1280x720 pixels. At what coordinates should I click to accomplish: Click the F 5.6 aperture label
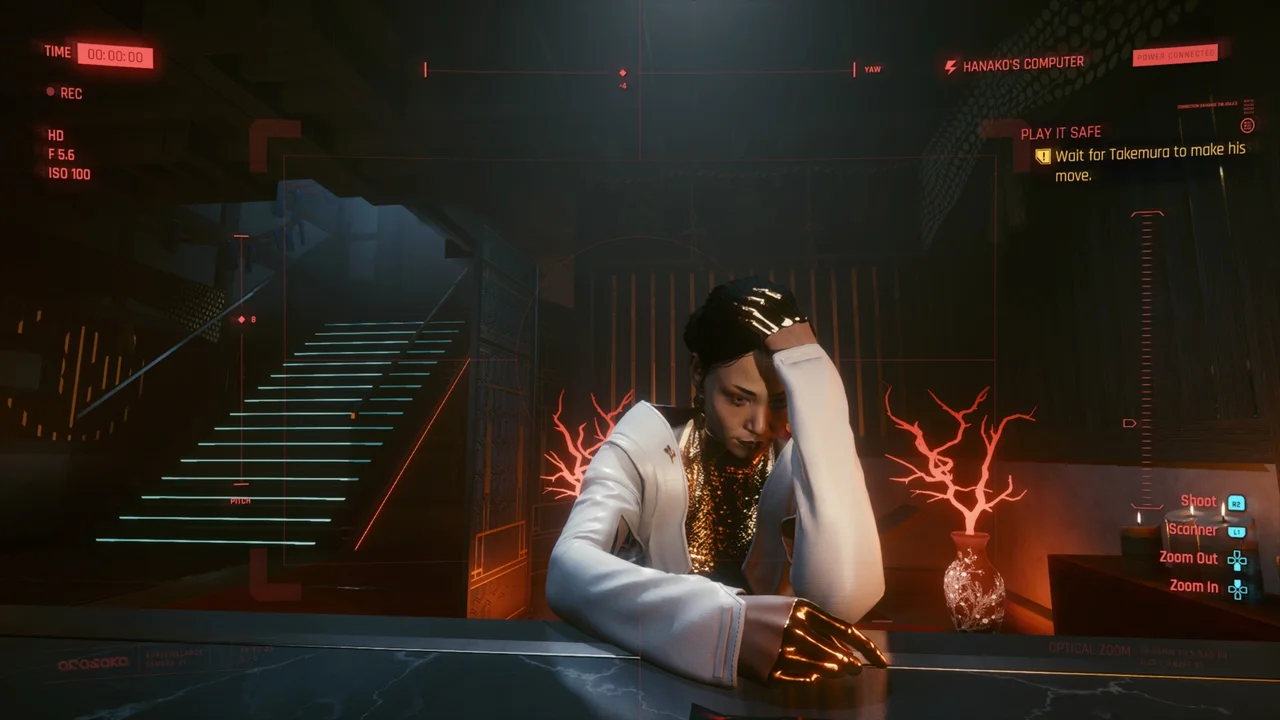tap(63, 154)
